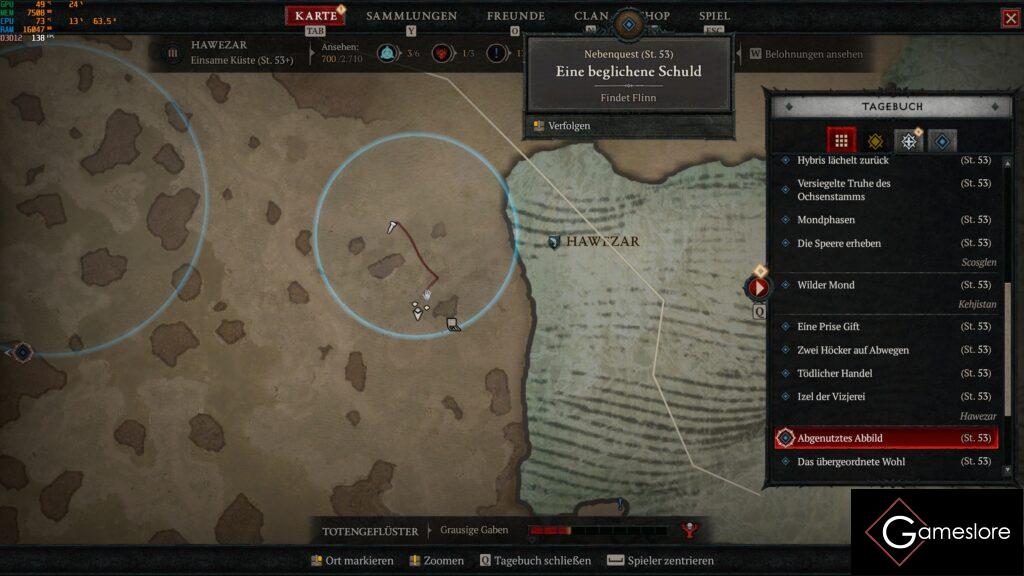1024x576 pixels.
Task: Select the quest Die Speere erheben
Action: pos(839,243)
